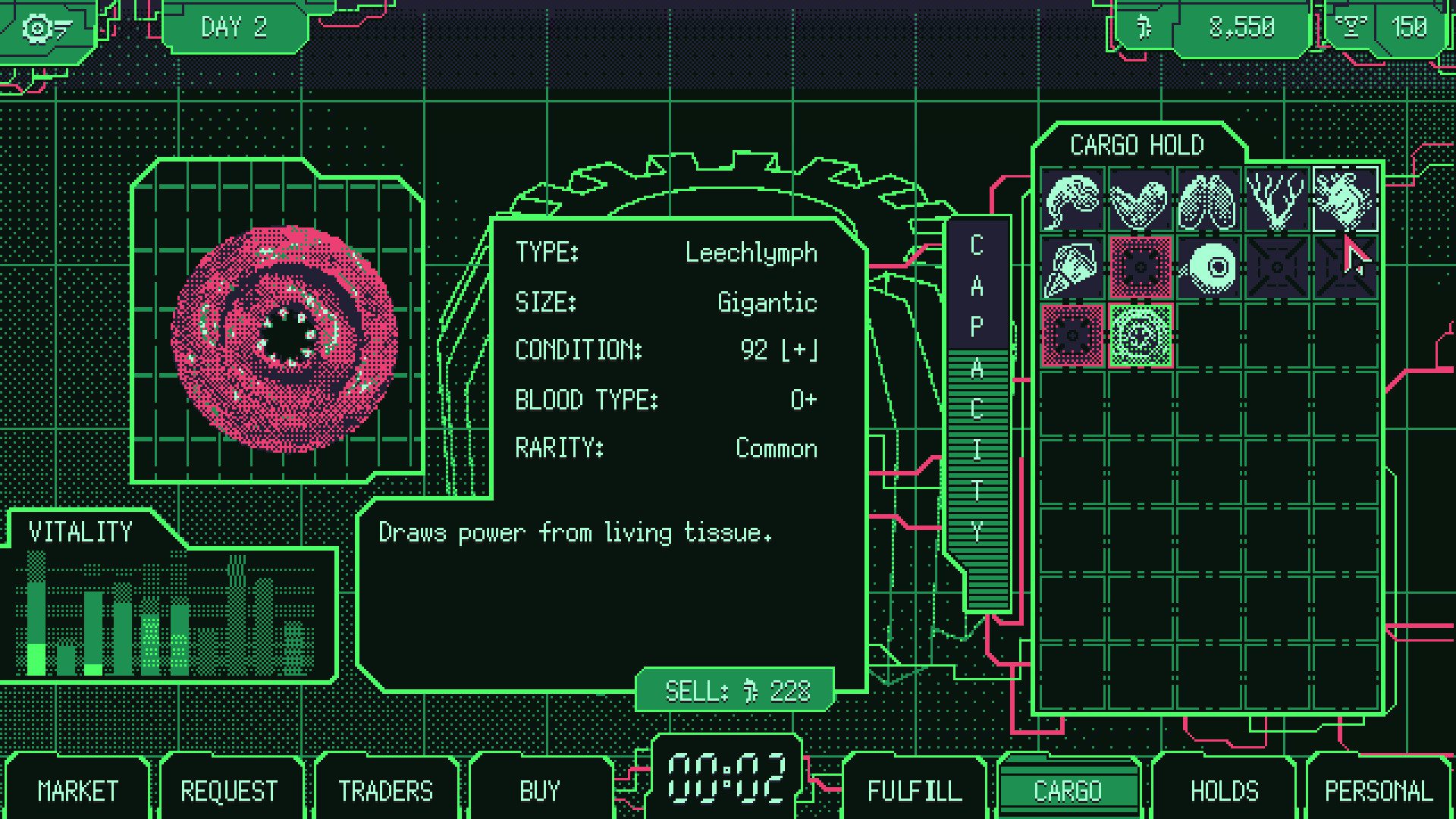Select the tusk-shaped organ in cargo hold
Image resolution: width=1456 pixels, height=819 pixels.
[1072, 267]
